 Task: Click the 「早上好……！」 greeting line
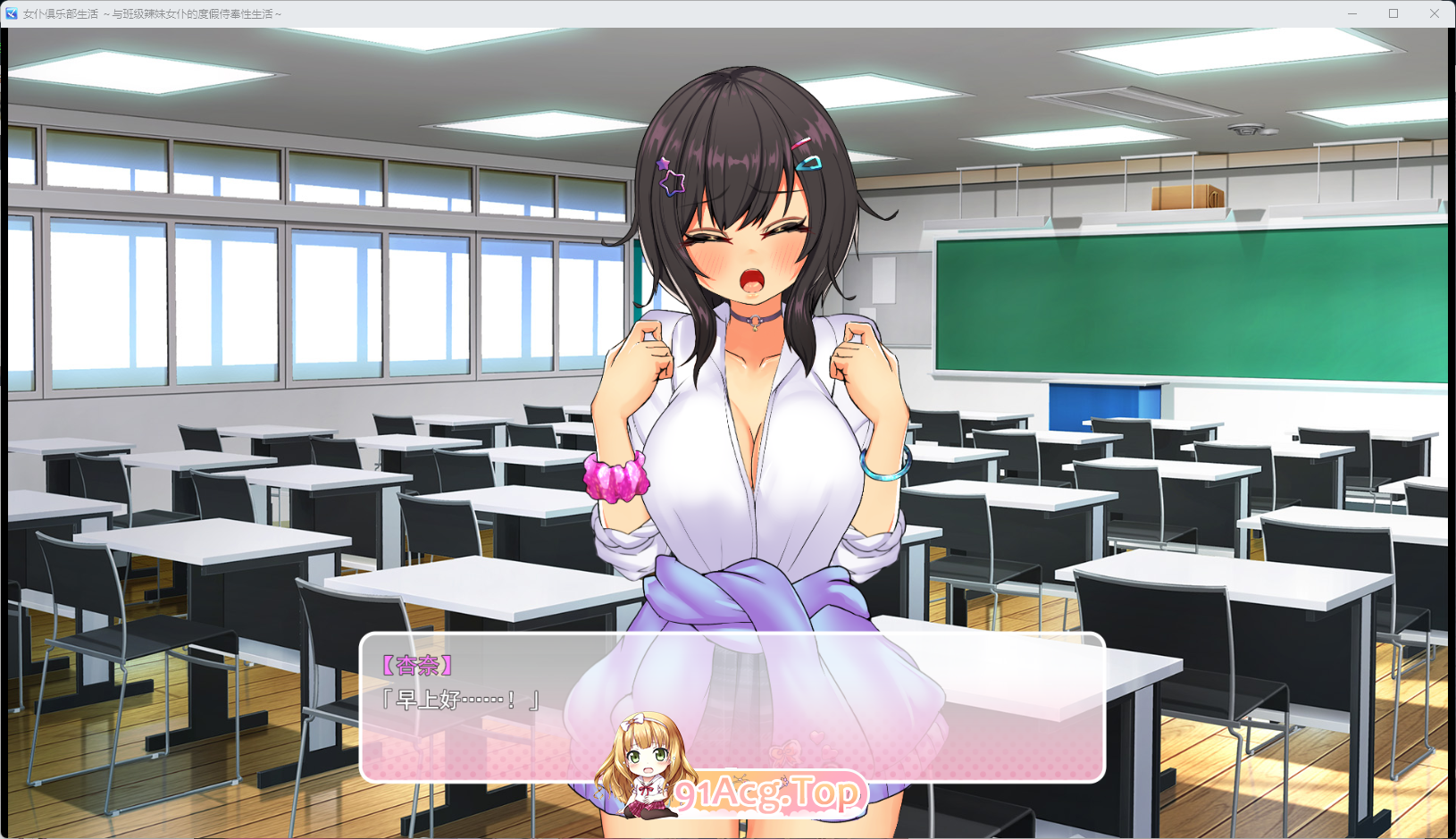click(x=458, y=701)
